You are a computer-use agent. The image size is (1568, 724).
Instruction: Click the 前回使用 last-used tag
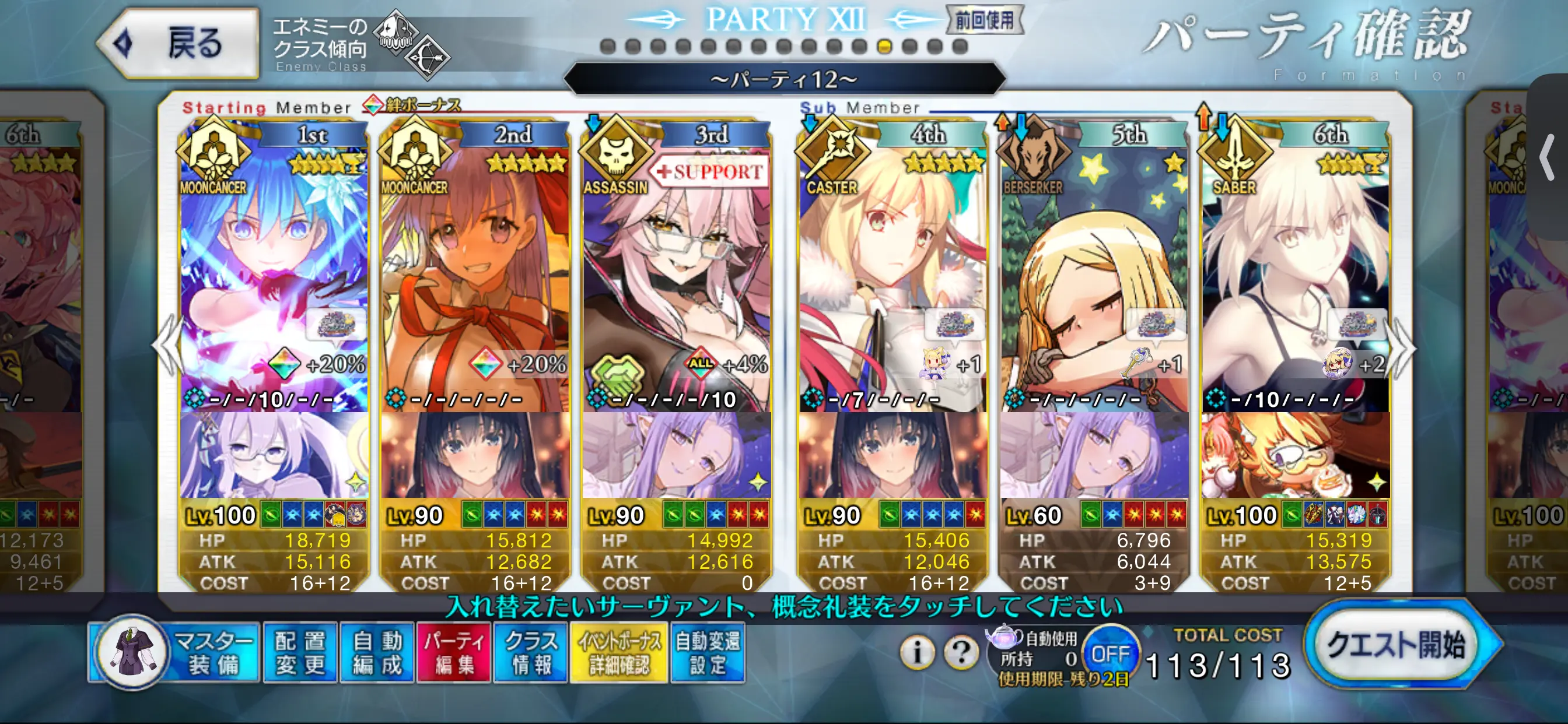pyautogui.click(x=984, y=20)
